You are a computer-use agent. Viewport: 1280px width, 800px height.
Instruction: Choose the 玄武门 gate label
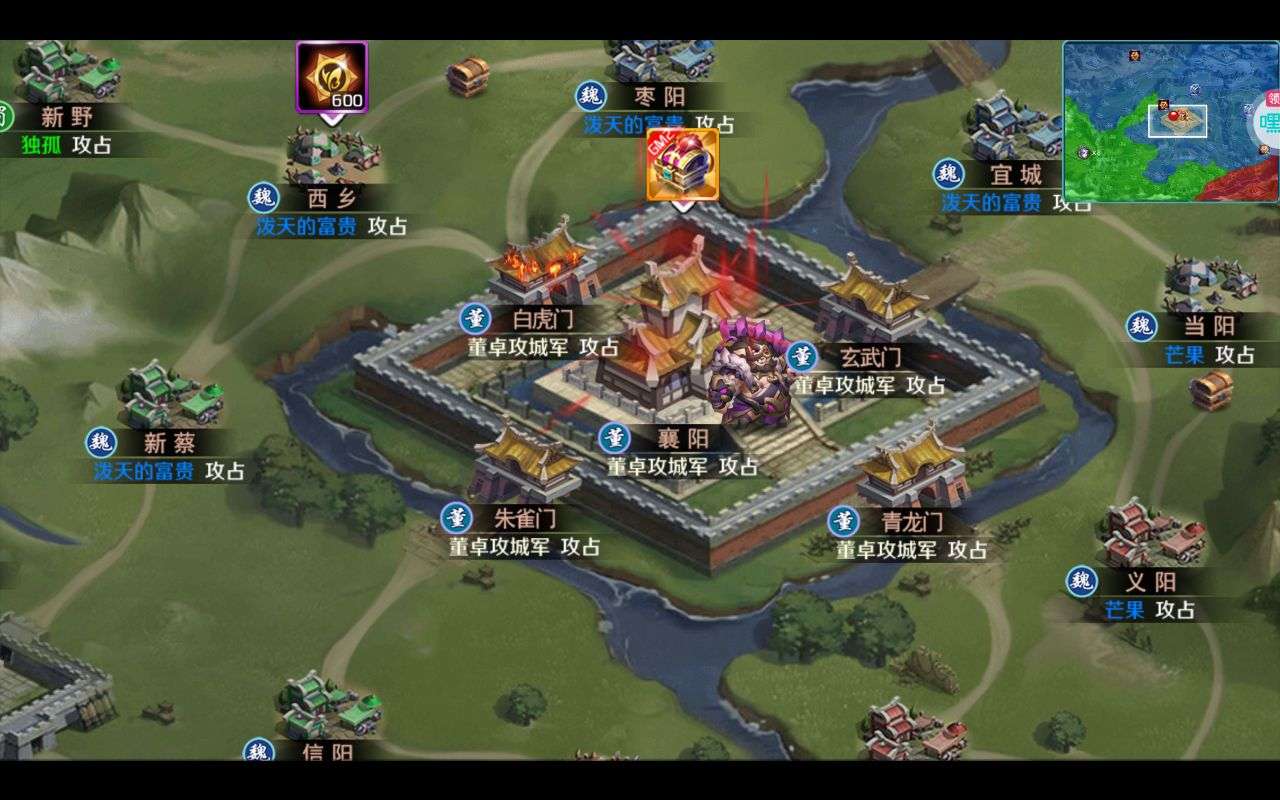[869, 357]
